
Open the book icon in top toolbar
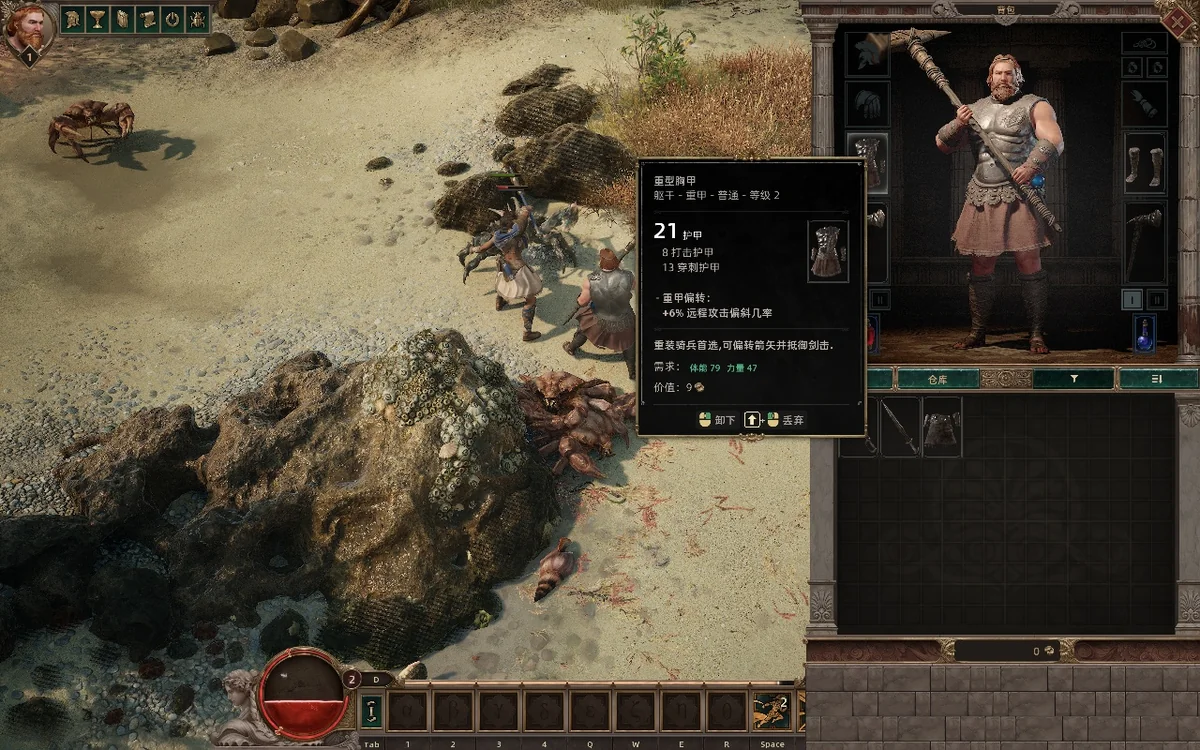122,19
